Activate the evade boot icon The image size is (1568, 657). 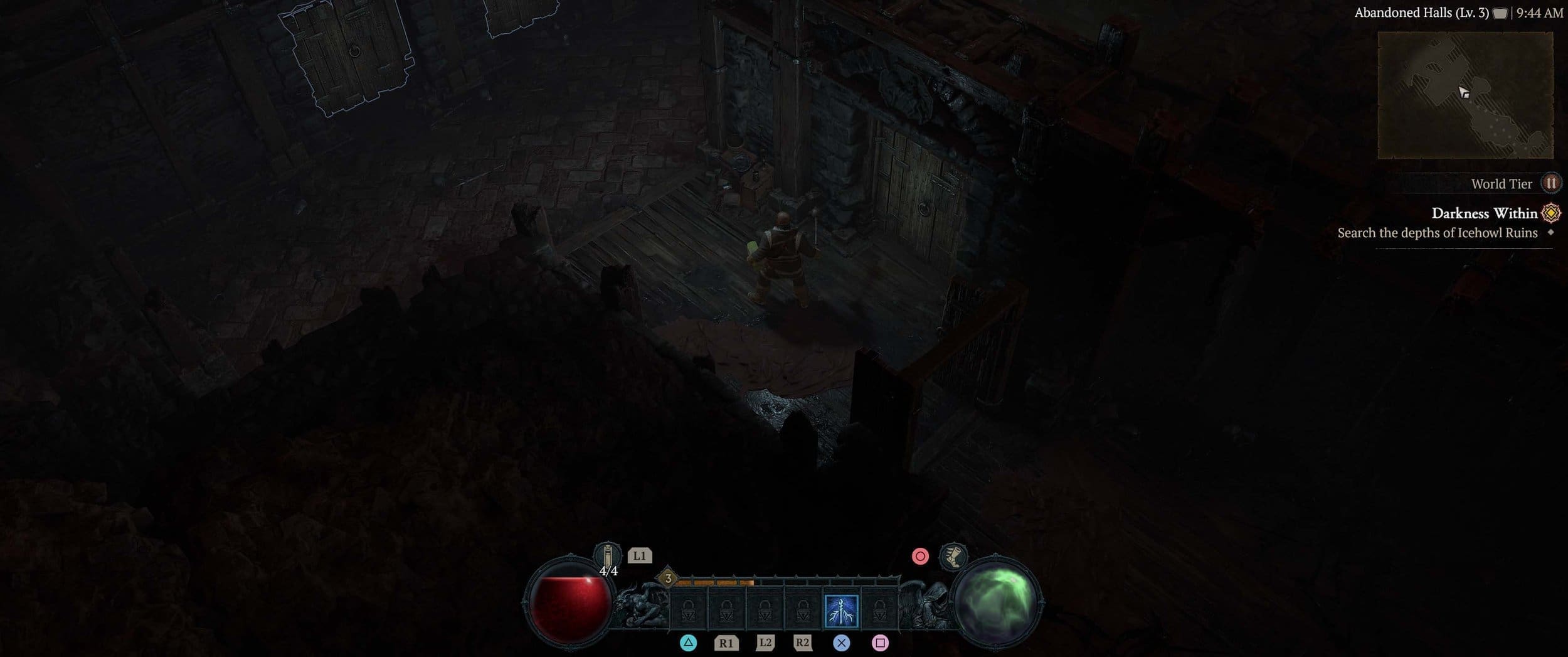[953, 557]
